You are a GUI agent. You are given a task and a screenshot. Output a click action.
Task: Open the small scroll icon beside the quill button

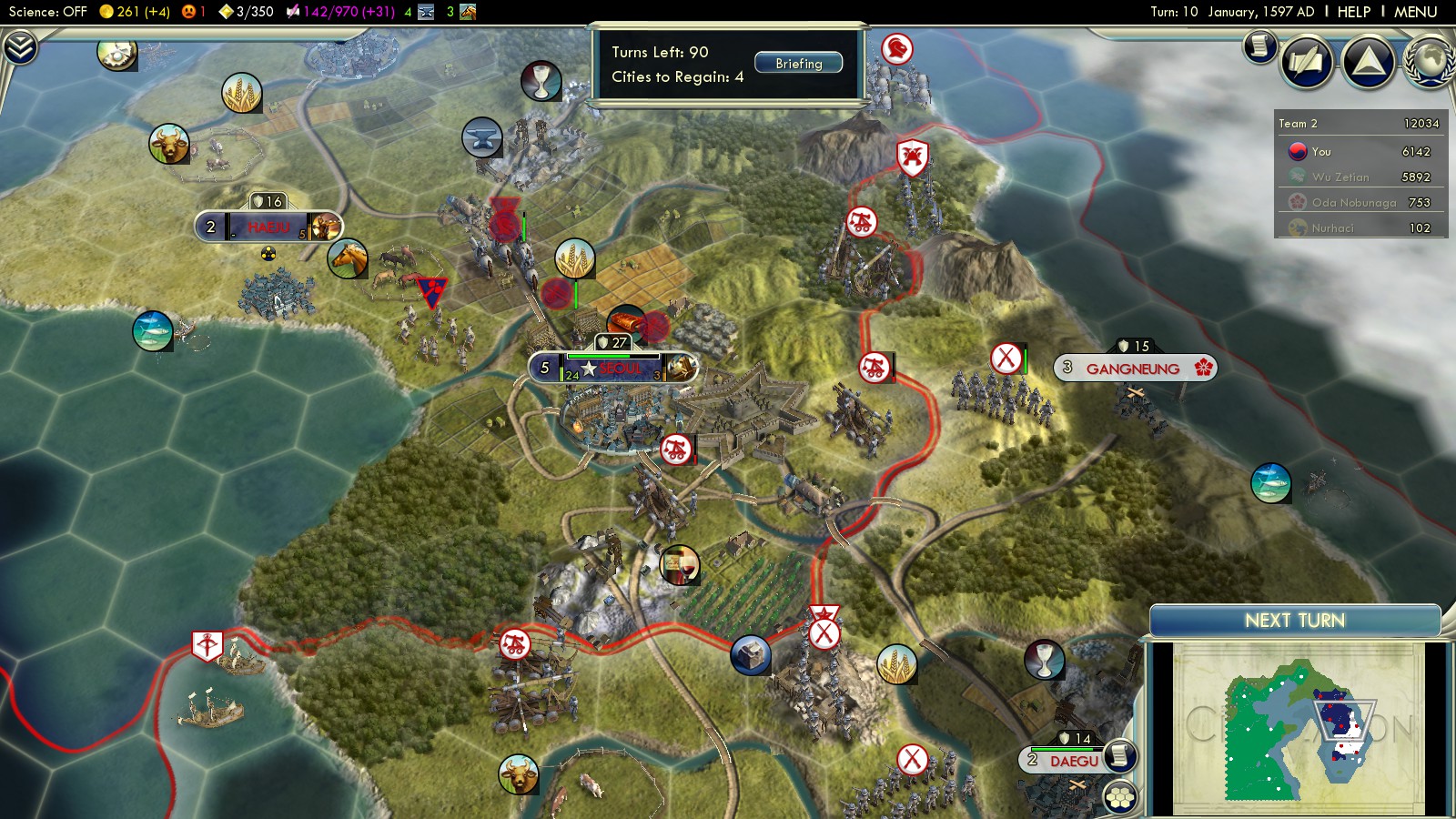tap(1260, 45)
